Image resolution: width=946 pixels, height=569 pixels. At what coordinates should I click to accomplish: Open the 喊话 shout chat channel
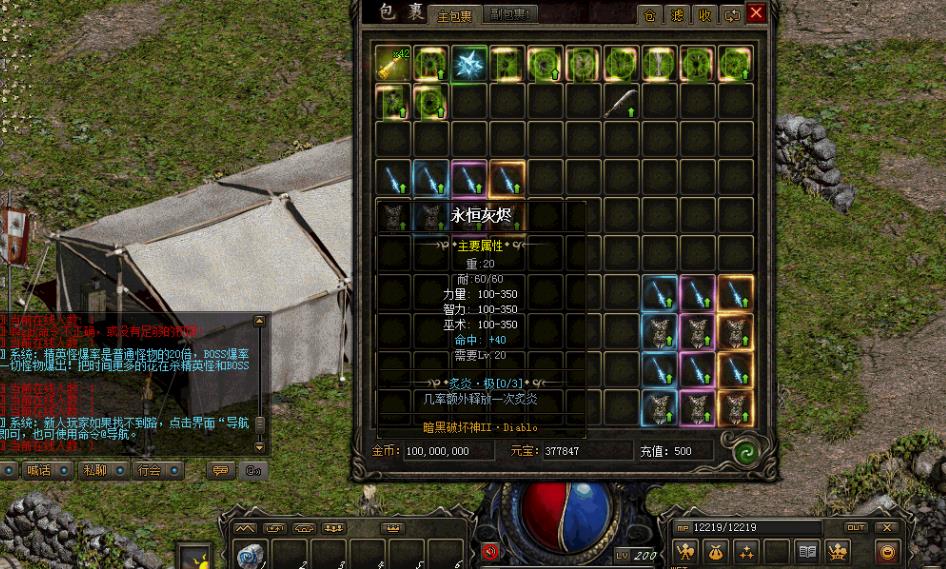(x=38, y=470)
